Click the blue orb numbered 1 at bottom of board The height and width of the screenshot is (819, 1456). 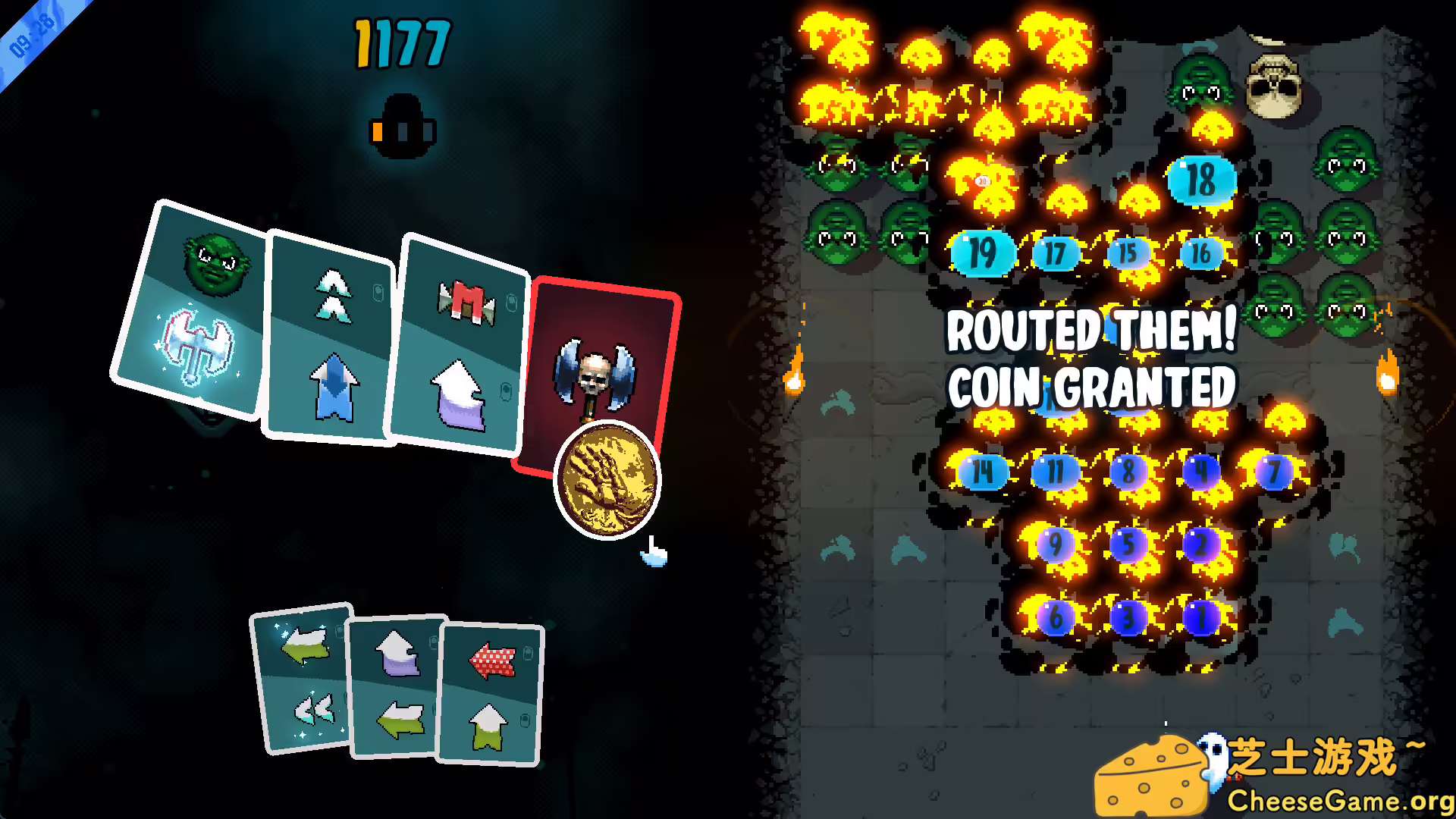click(1201, 620)
